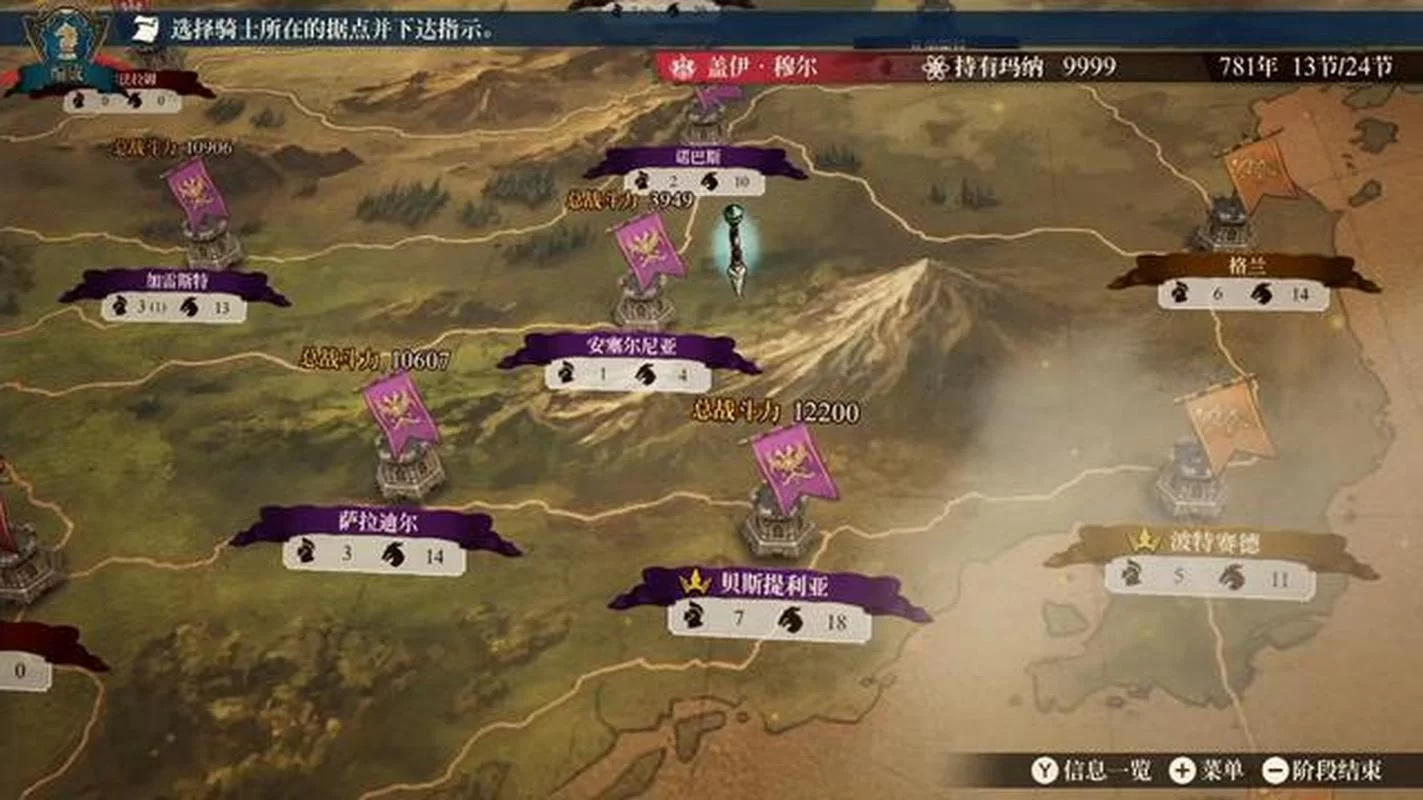Select the 安塞尔尼亚 base banner

pyautogui.click(x=630, y=347)
